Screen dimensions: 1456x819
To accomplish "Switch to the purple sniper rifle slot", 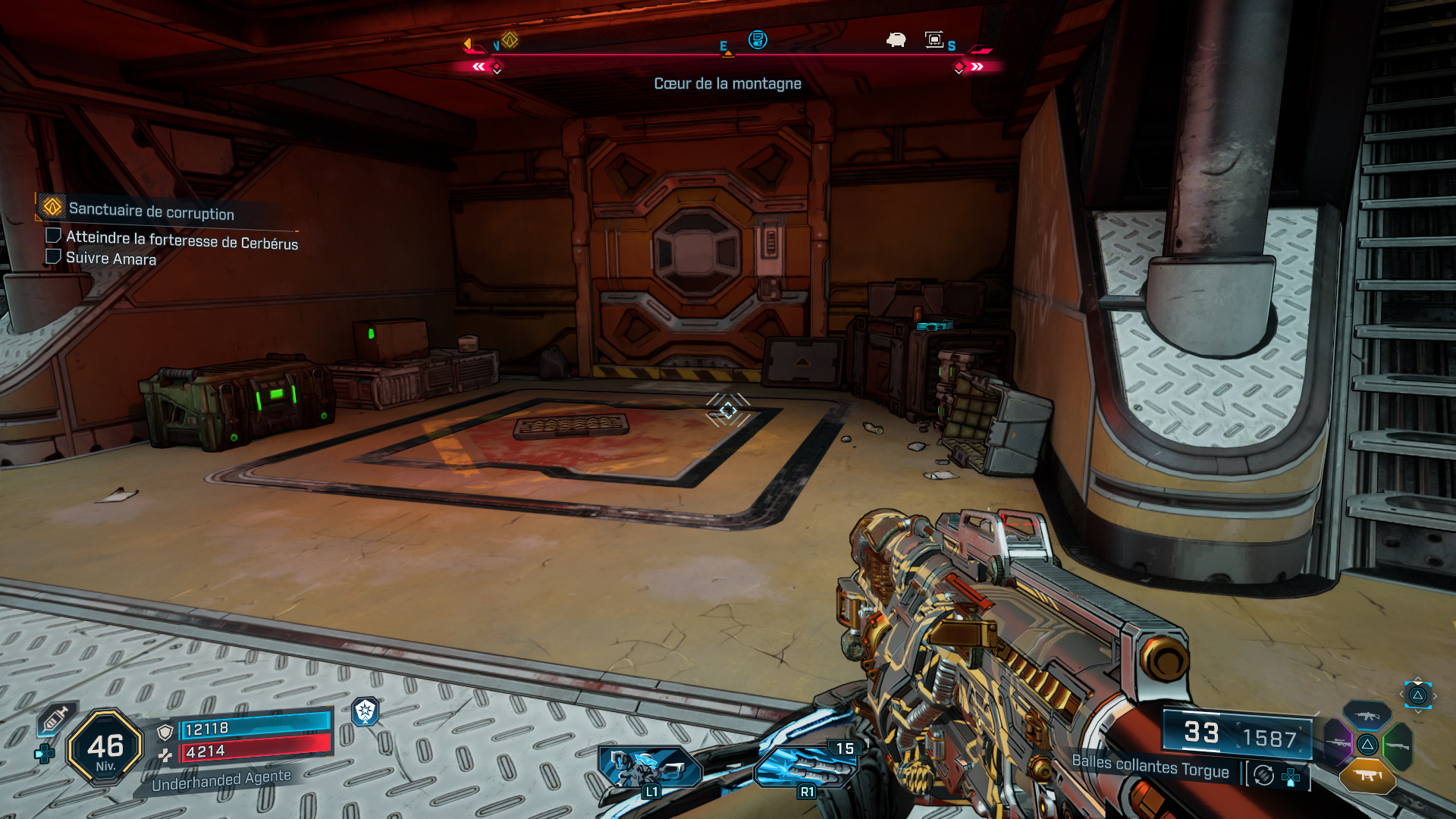I will [x=1338, y=743].
